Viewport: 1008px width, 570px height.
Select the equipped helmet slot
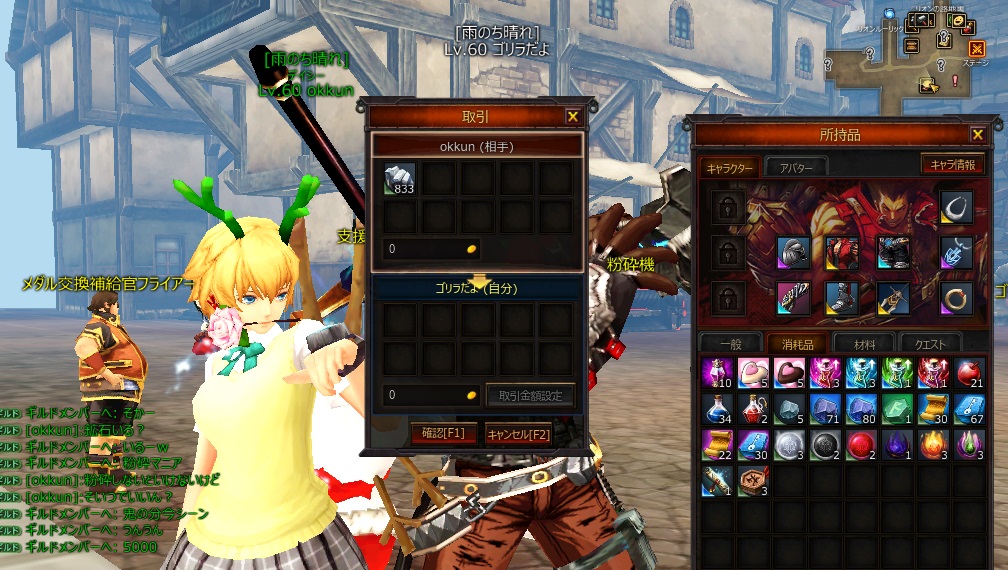(792, 252)
